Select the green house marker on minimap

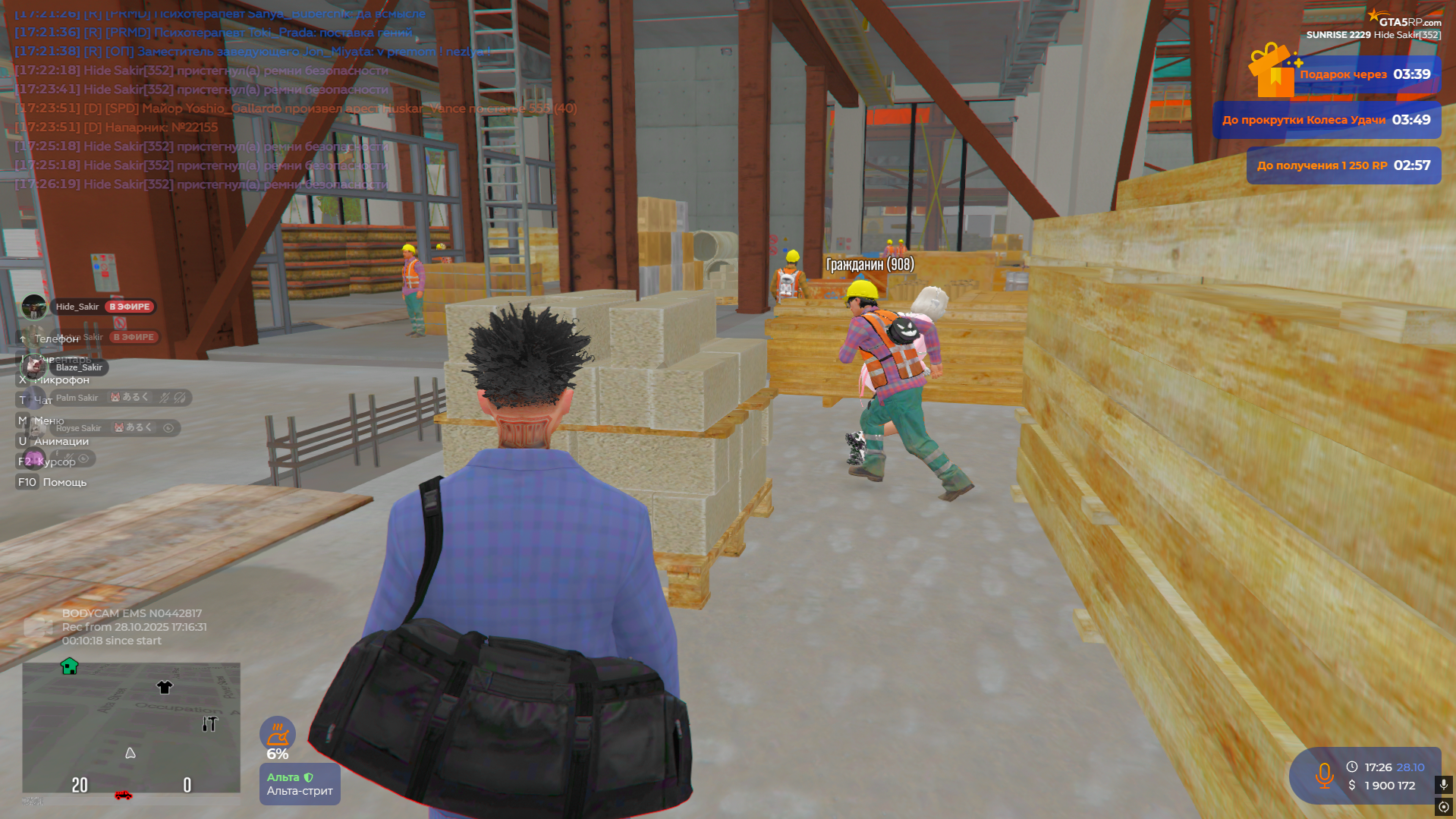pyautogui.click(x=70, y=666)
